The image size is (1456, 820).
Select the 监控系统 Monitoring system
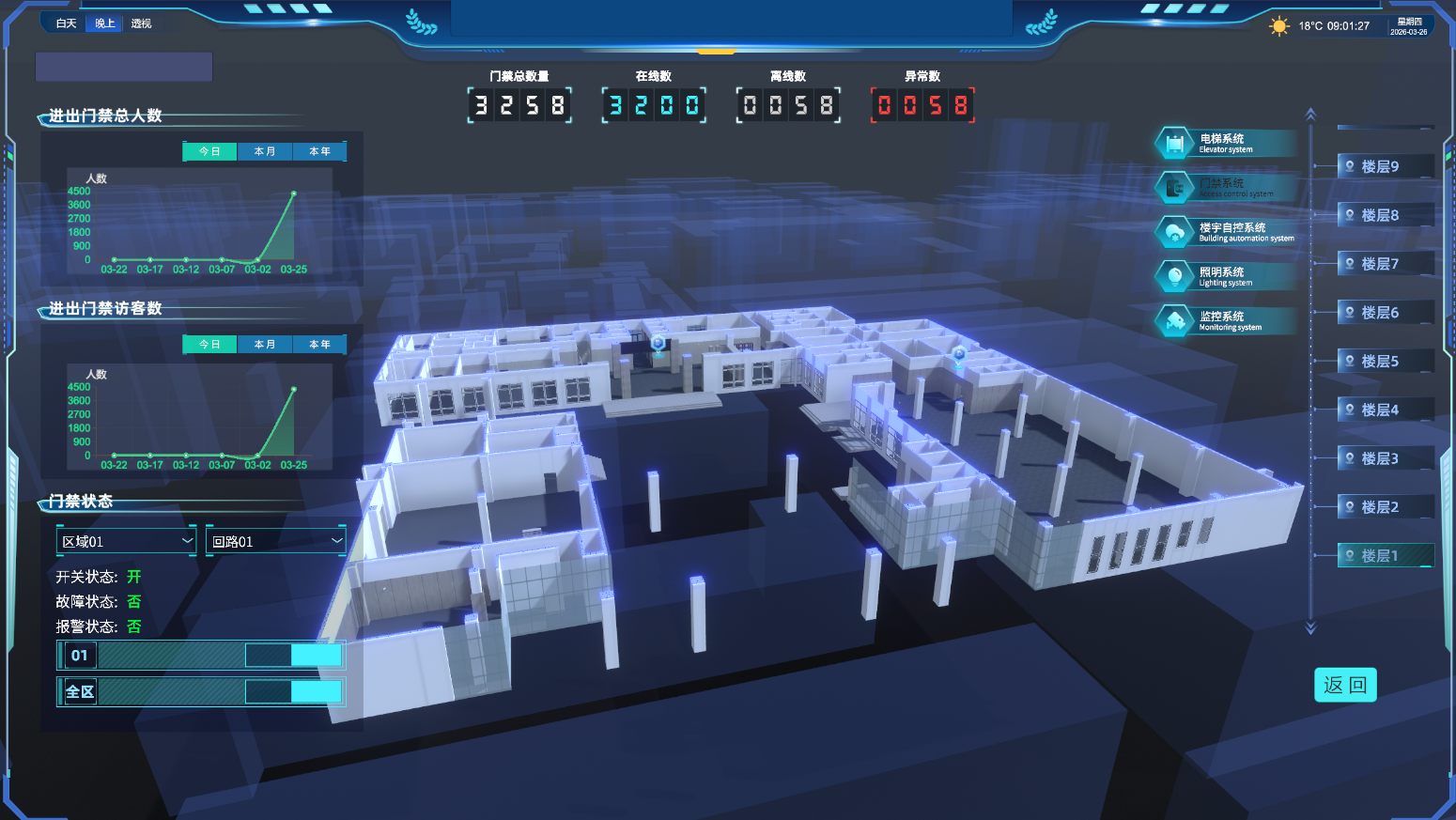(1225, 321)
